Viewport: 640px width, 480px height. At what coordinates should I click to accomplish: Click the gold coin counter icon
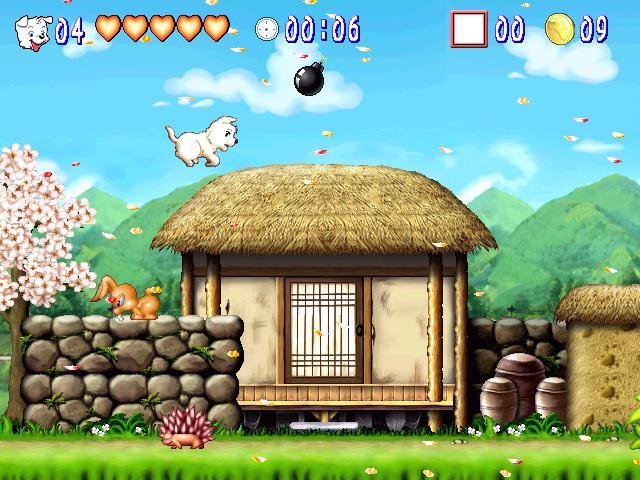[560, 30]
